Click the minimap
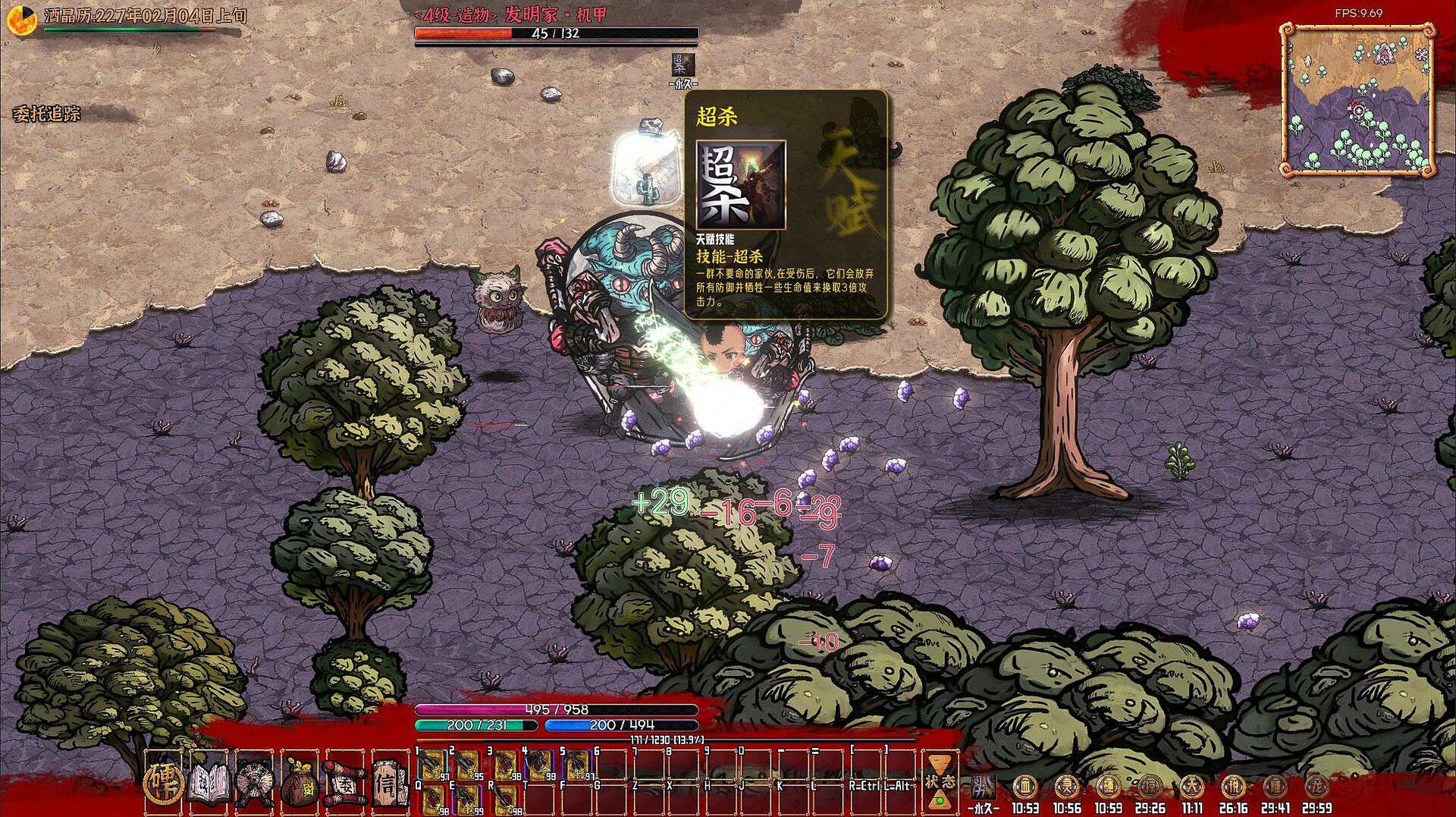 [x=1357, y=99]
